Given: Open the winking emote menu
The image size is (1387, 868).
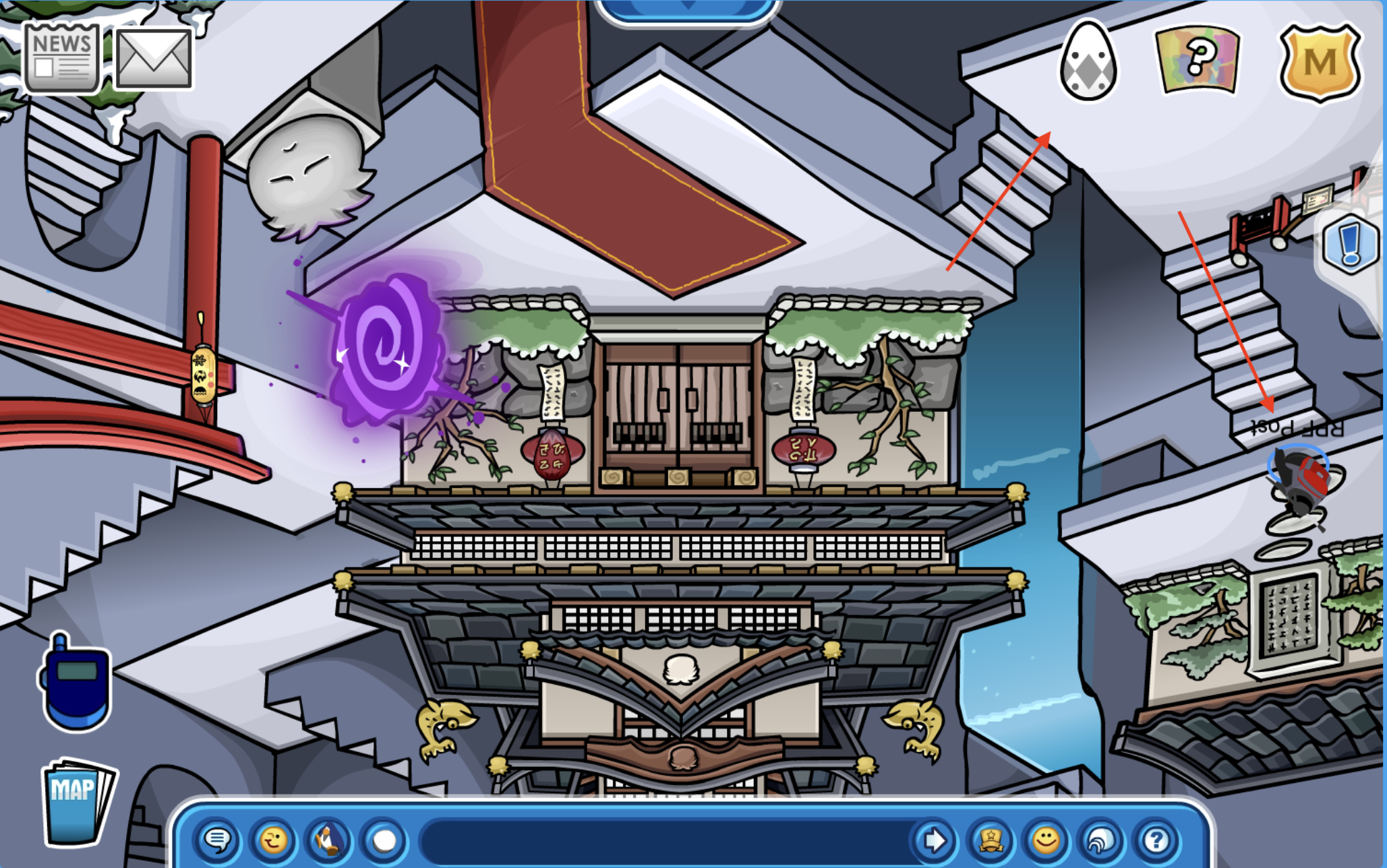Looking at the screenshot, I should (x=273, y=840).
